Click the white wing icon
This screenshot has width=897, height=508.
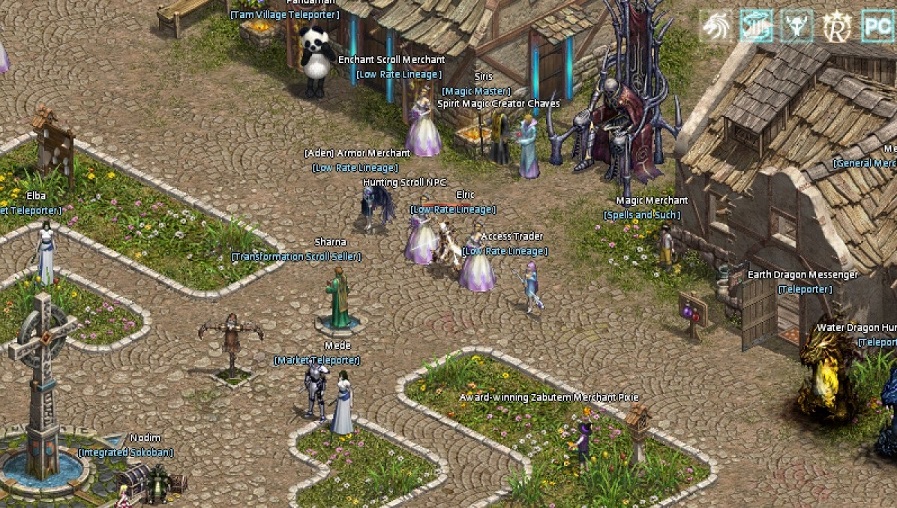click(715, 24)
